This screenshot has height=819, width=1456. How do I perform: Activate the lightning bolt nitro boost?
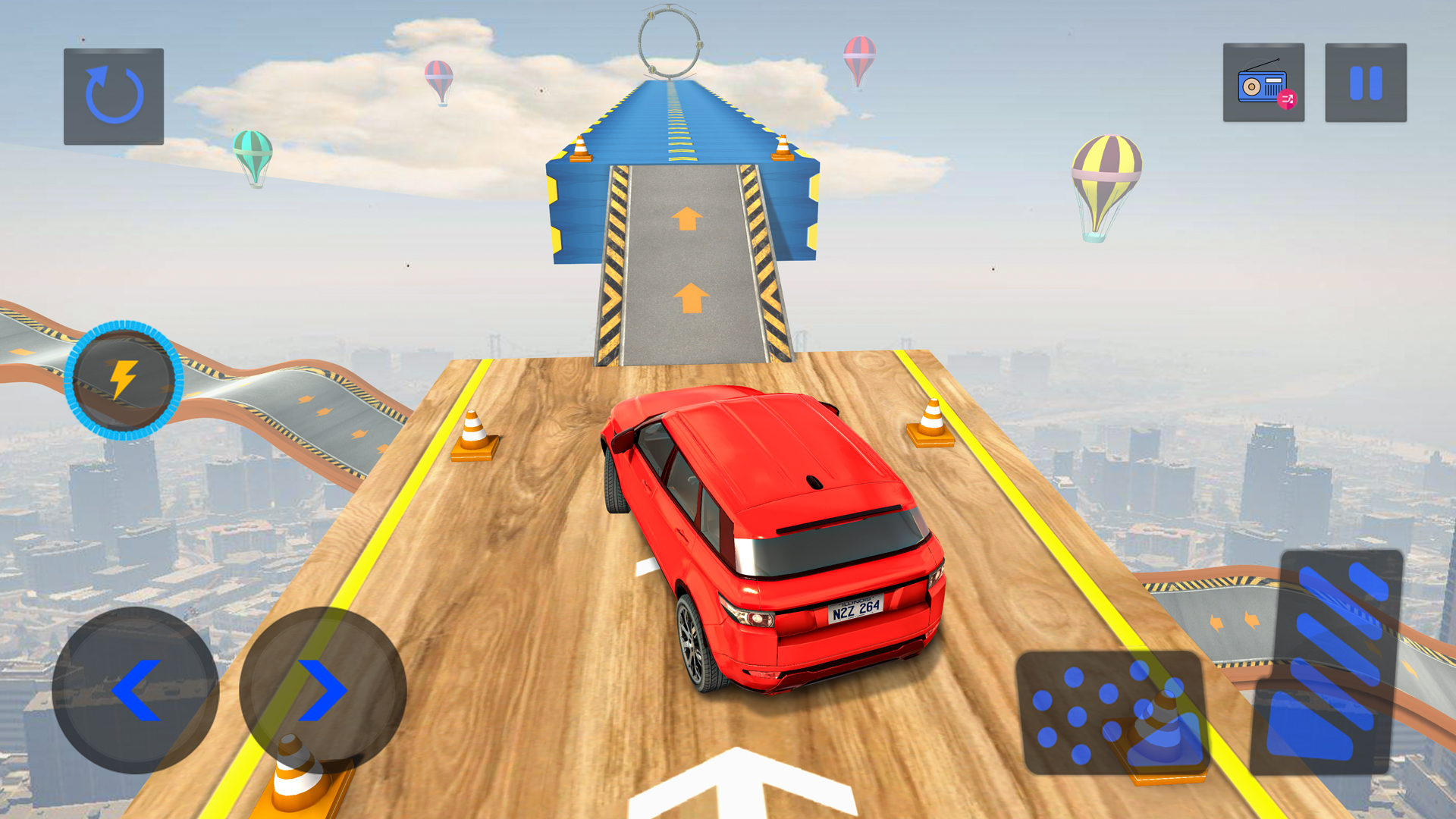point(124,380)
